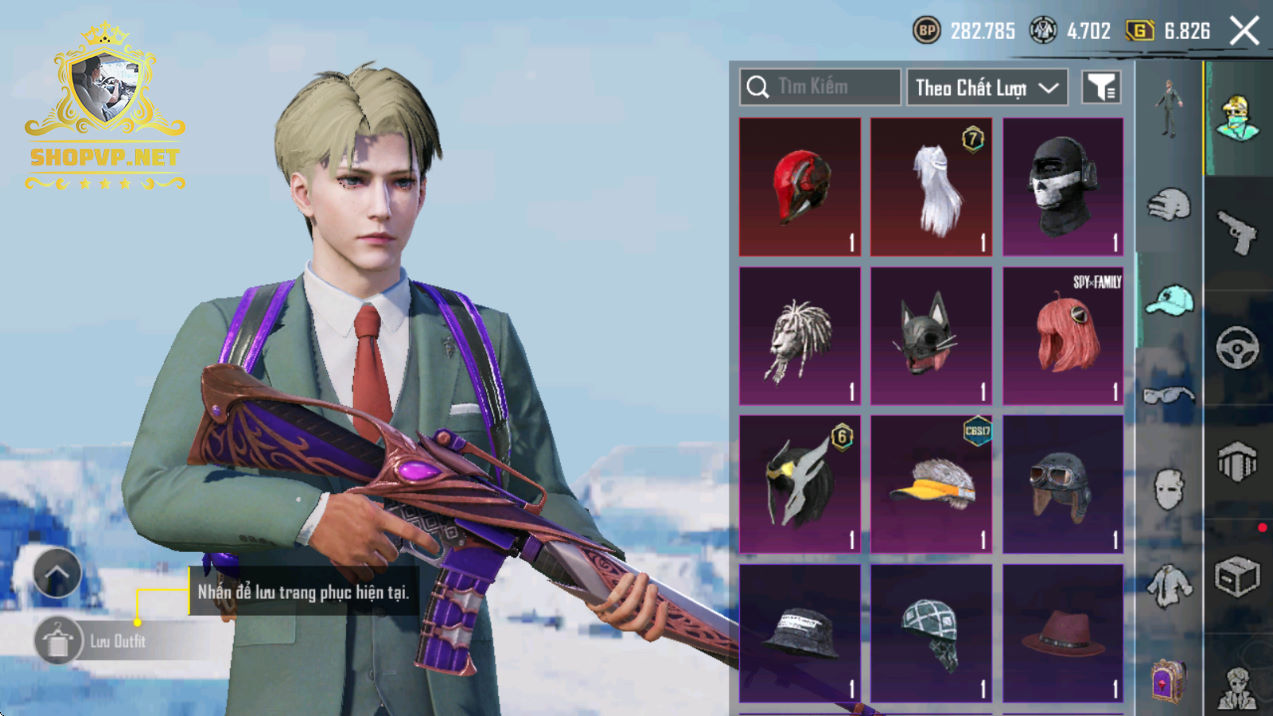Close the inventory with the X button
The height and width of the screenshot is (716, 1273).
click(x=1244, y=31)
